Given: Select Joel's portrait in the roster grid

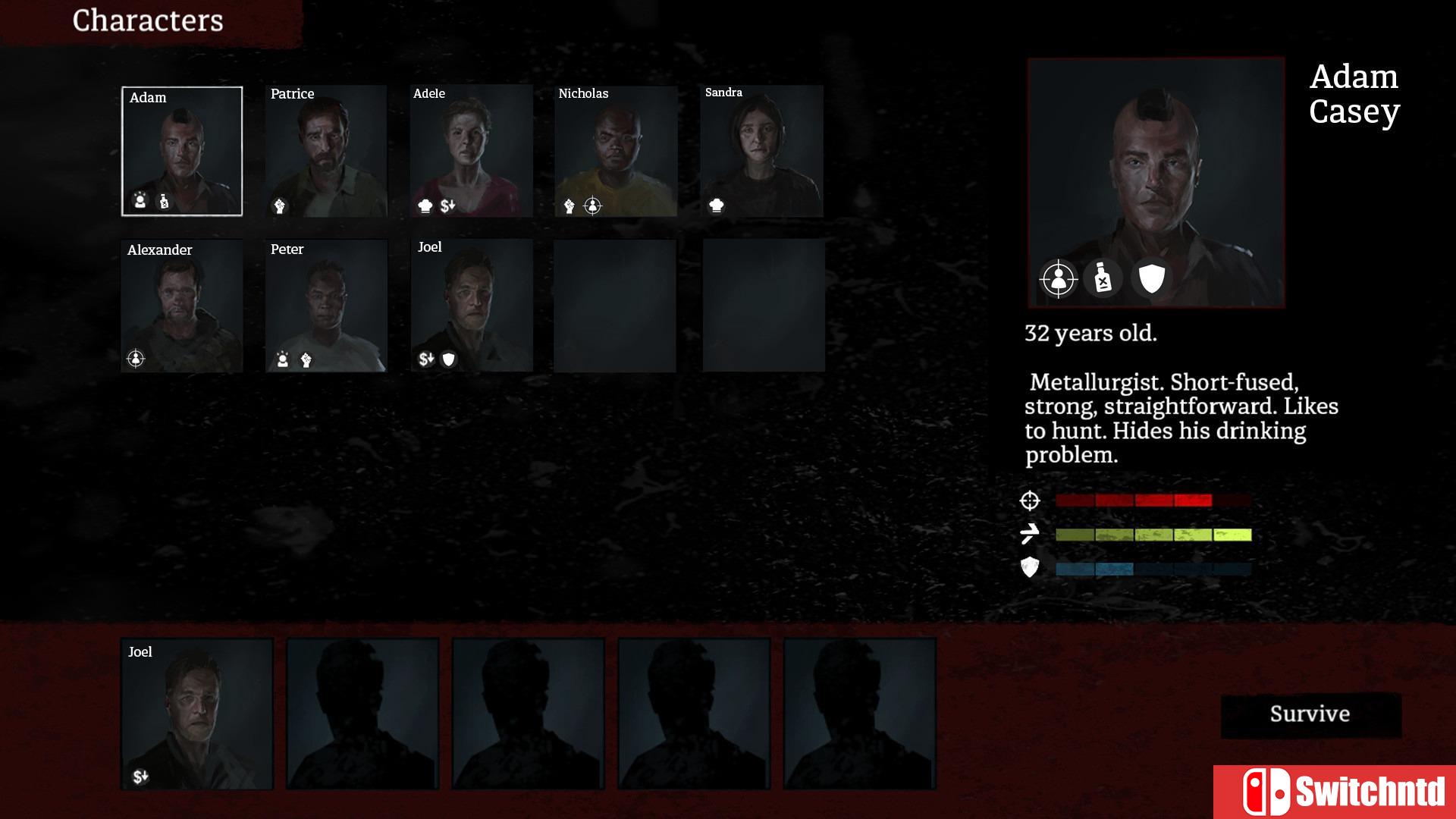Looking at the screenshot, I should click(471, 306).
